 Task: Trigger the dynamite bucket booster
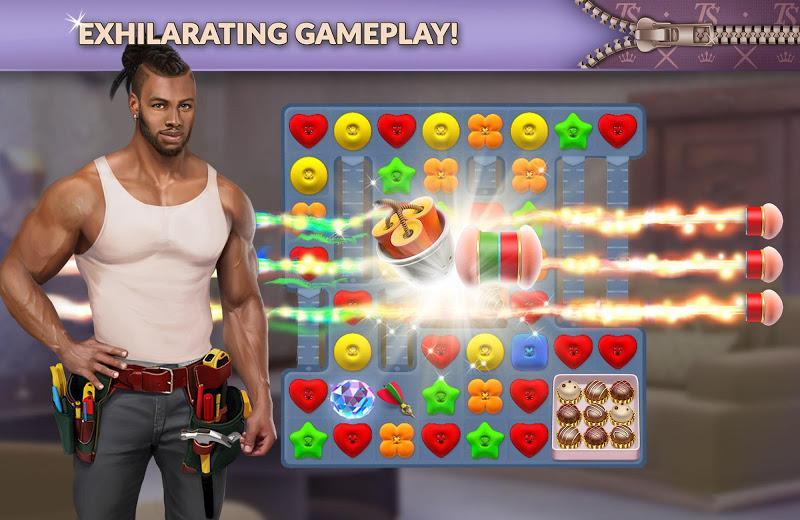click(407, 236)
